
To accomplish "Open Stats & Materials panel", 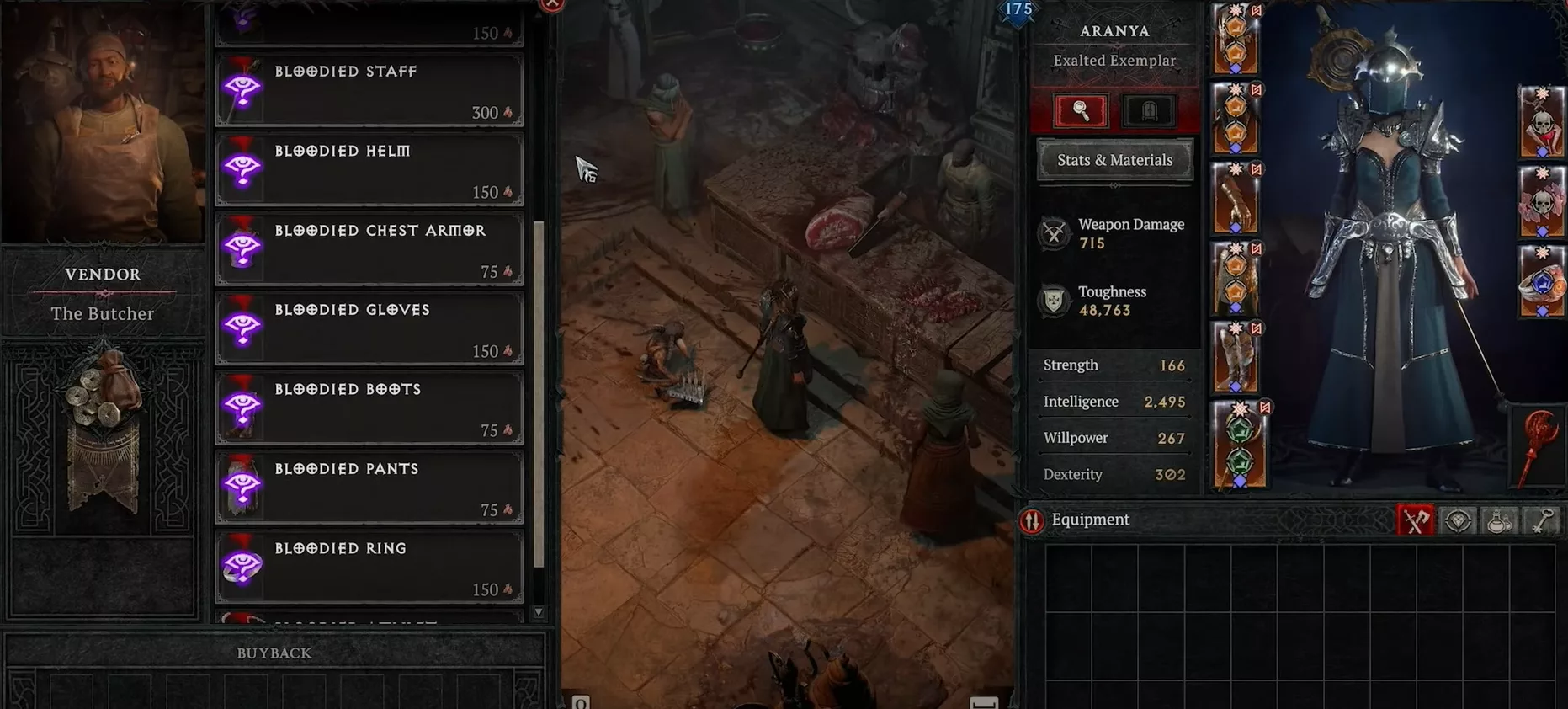I will pyautogui.click(x=1114, y=160).
